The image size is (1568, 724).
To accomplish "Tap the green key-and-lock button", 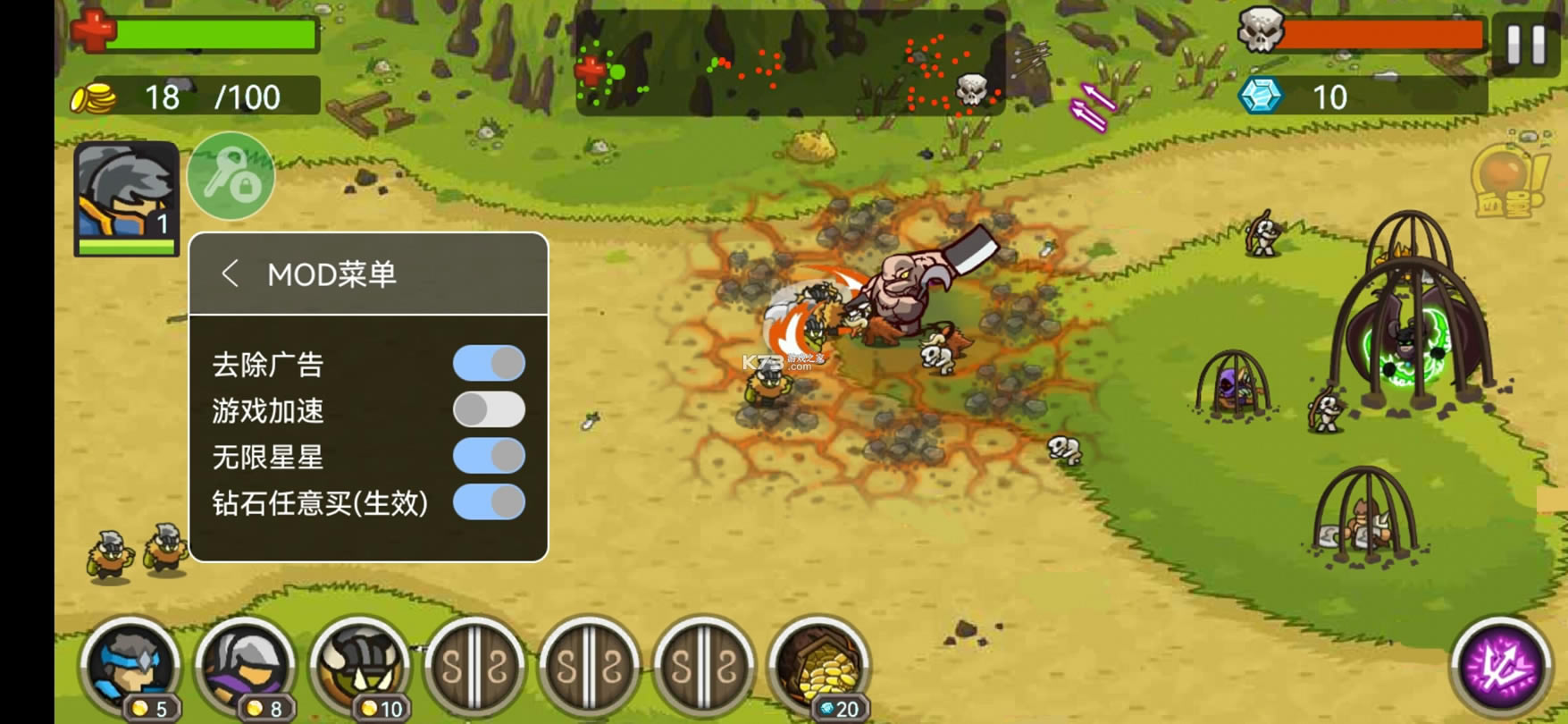I will [x=231, y=176].
